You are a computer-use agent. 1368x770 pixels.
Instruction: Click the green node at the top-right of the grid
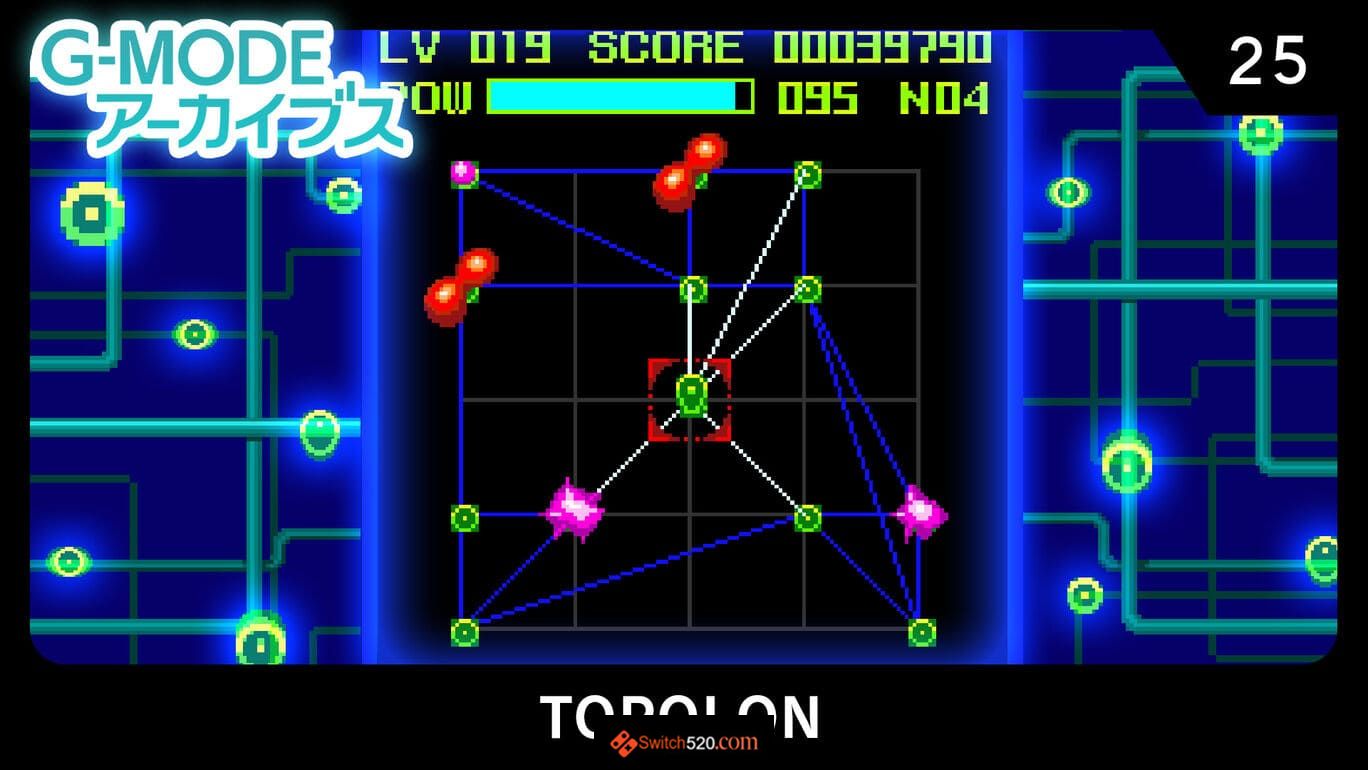point(805,175)
